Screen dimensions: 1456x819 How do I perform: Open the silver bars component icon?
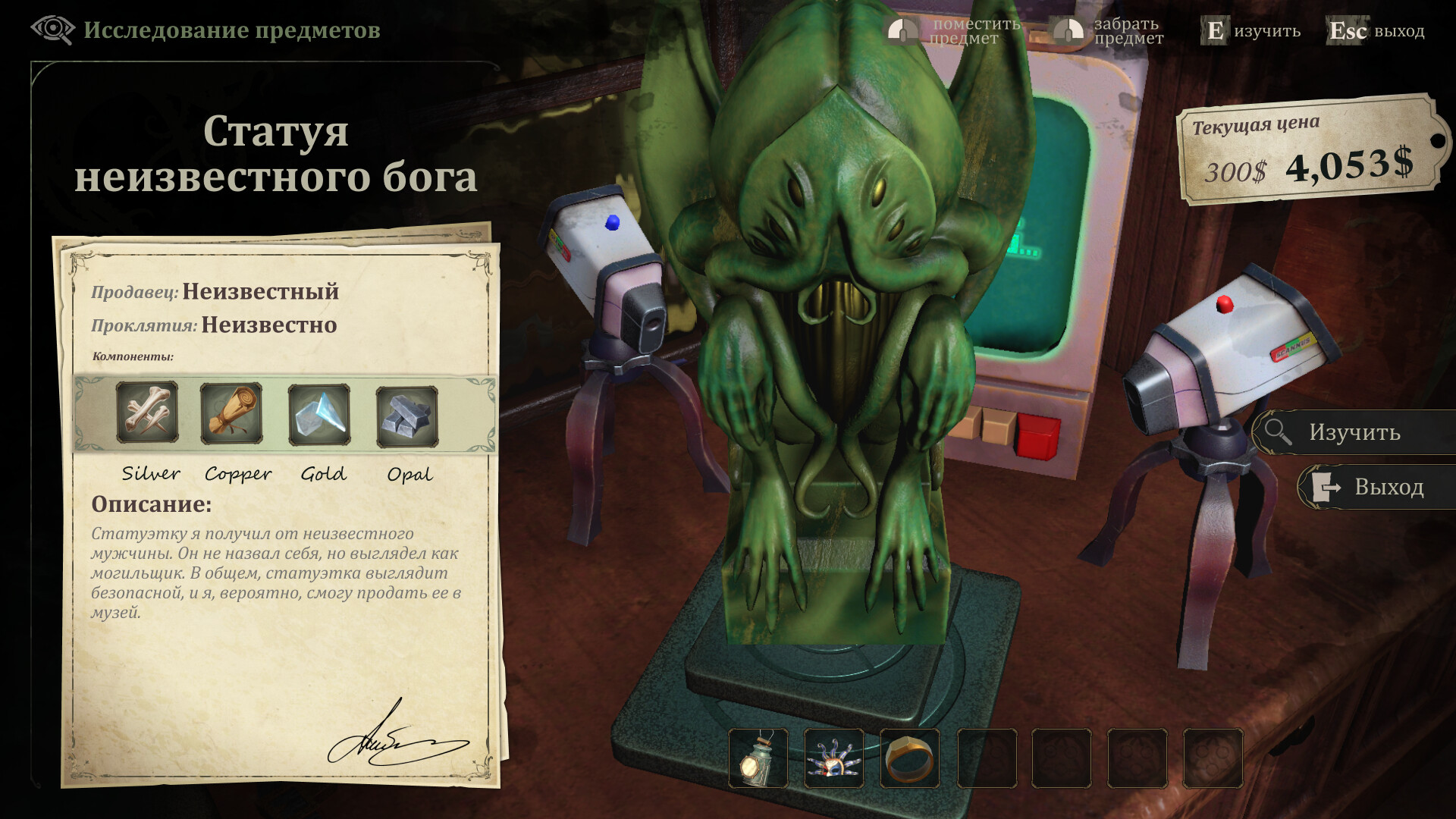point(407,416)
